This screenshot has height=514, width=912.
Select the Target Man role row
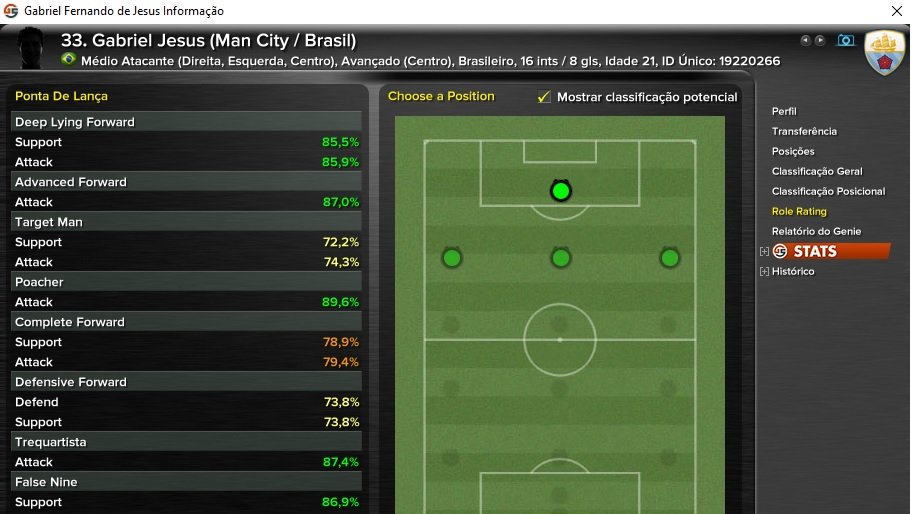click(x=186, y=222)
